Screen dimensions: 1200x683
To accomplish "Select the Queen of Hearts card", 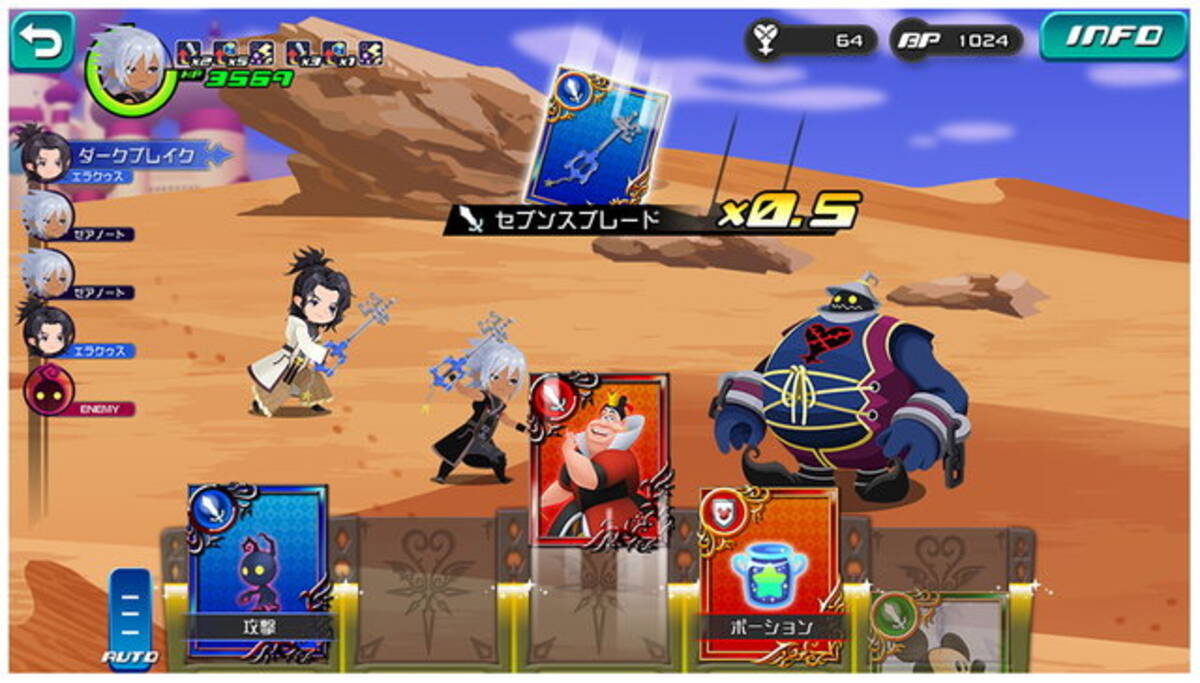I will pos(598,460).
